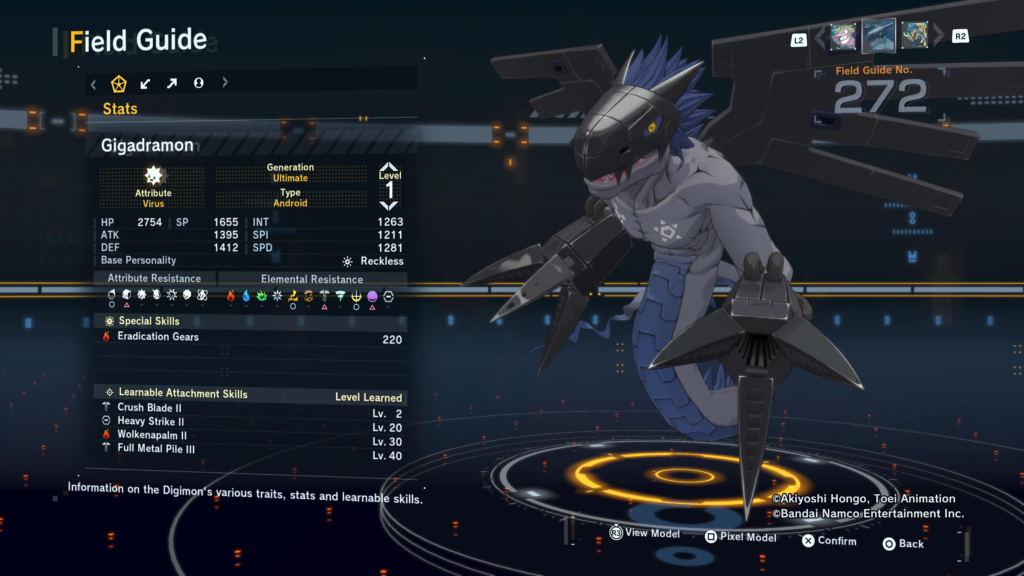Viewport: 1024px width, 576px height.
Task: Click the highlighted Gigadramon portrait thumbnail
Action: 879,37
